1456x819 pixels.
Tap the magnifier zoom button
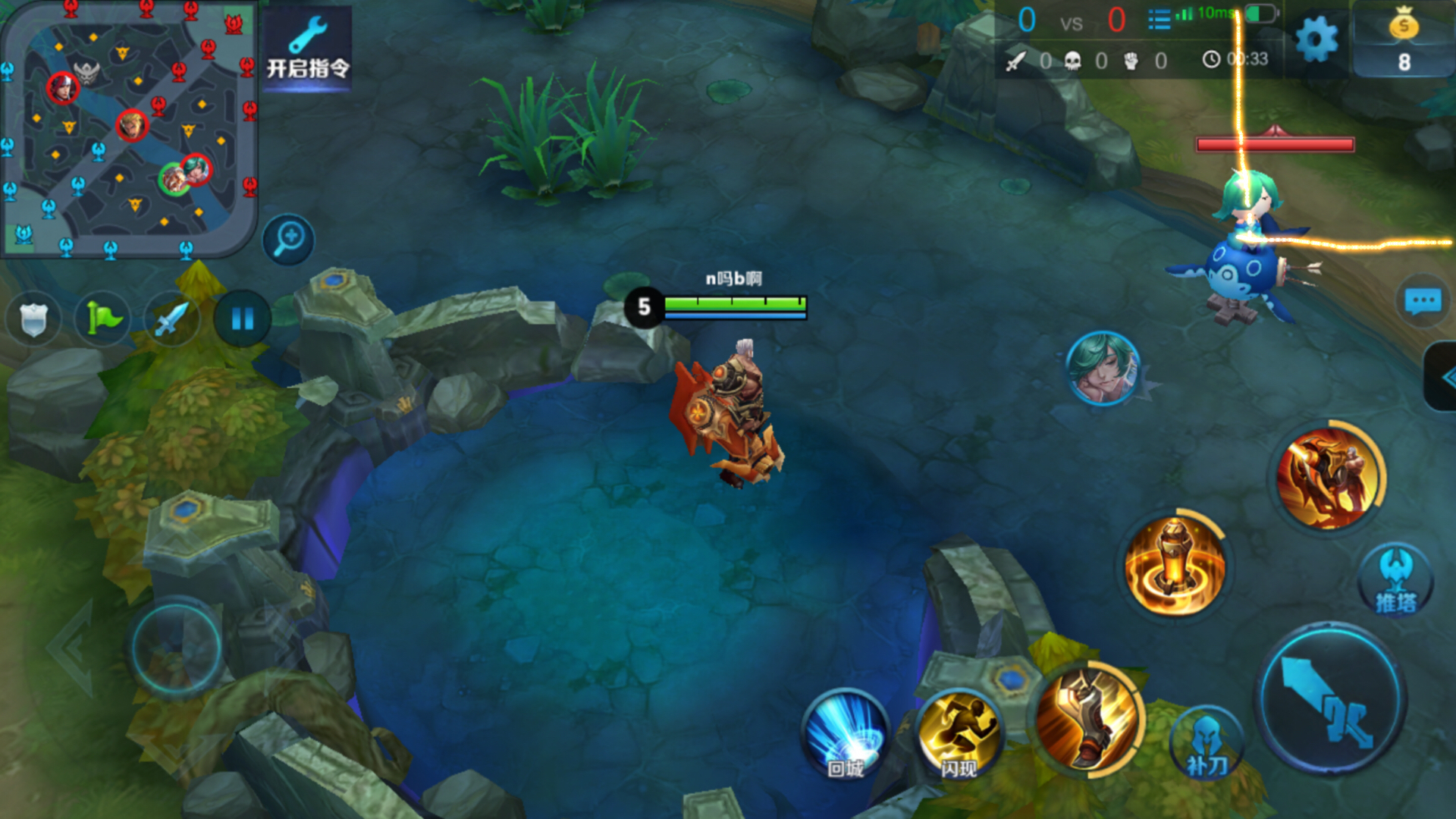pos(288,240)
